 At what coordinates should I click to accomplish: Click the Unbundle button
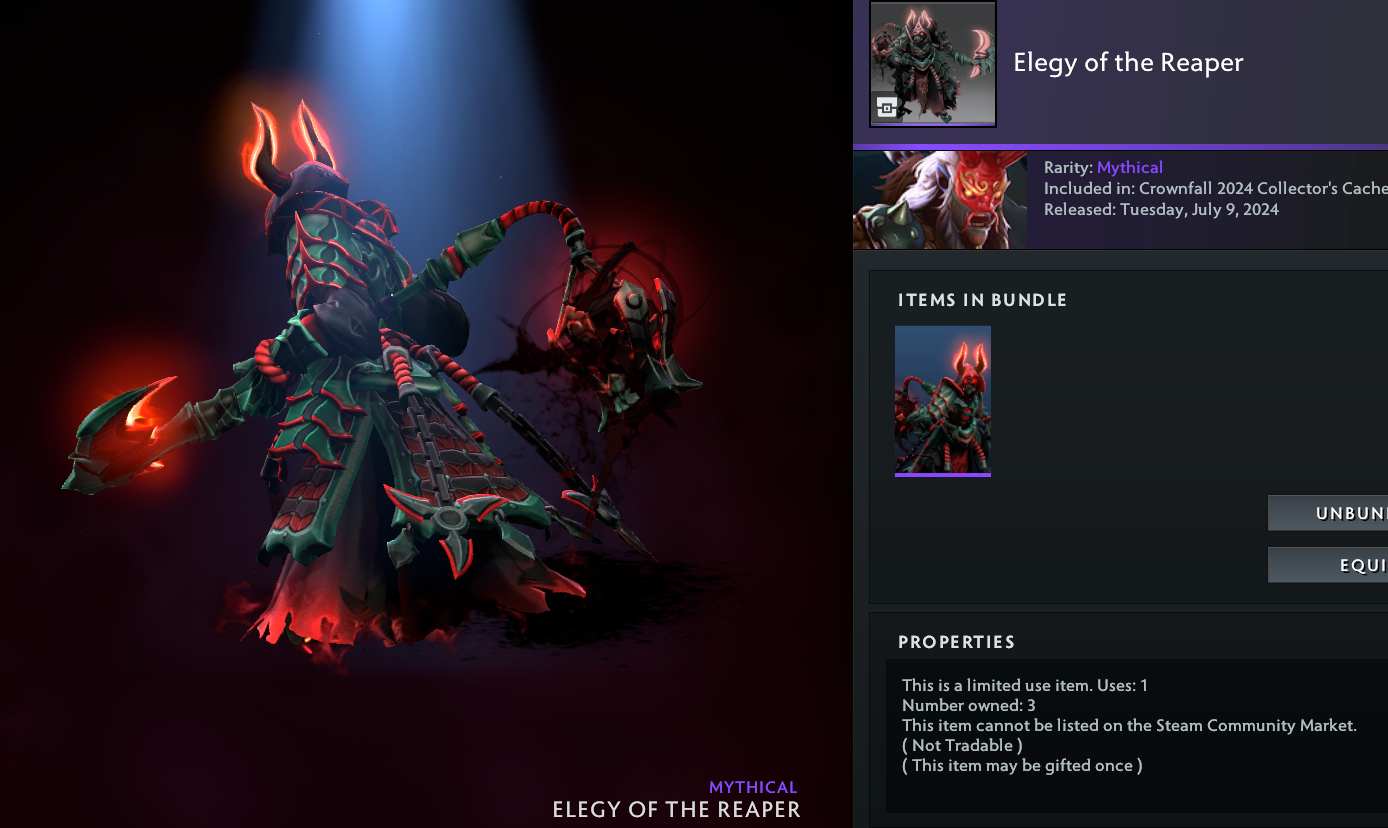pyautogui.click(x=1328, y=513)
